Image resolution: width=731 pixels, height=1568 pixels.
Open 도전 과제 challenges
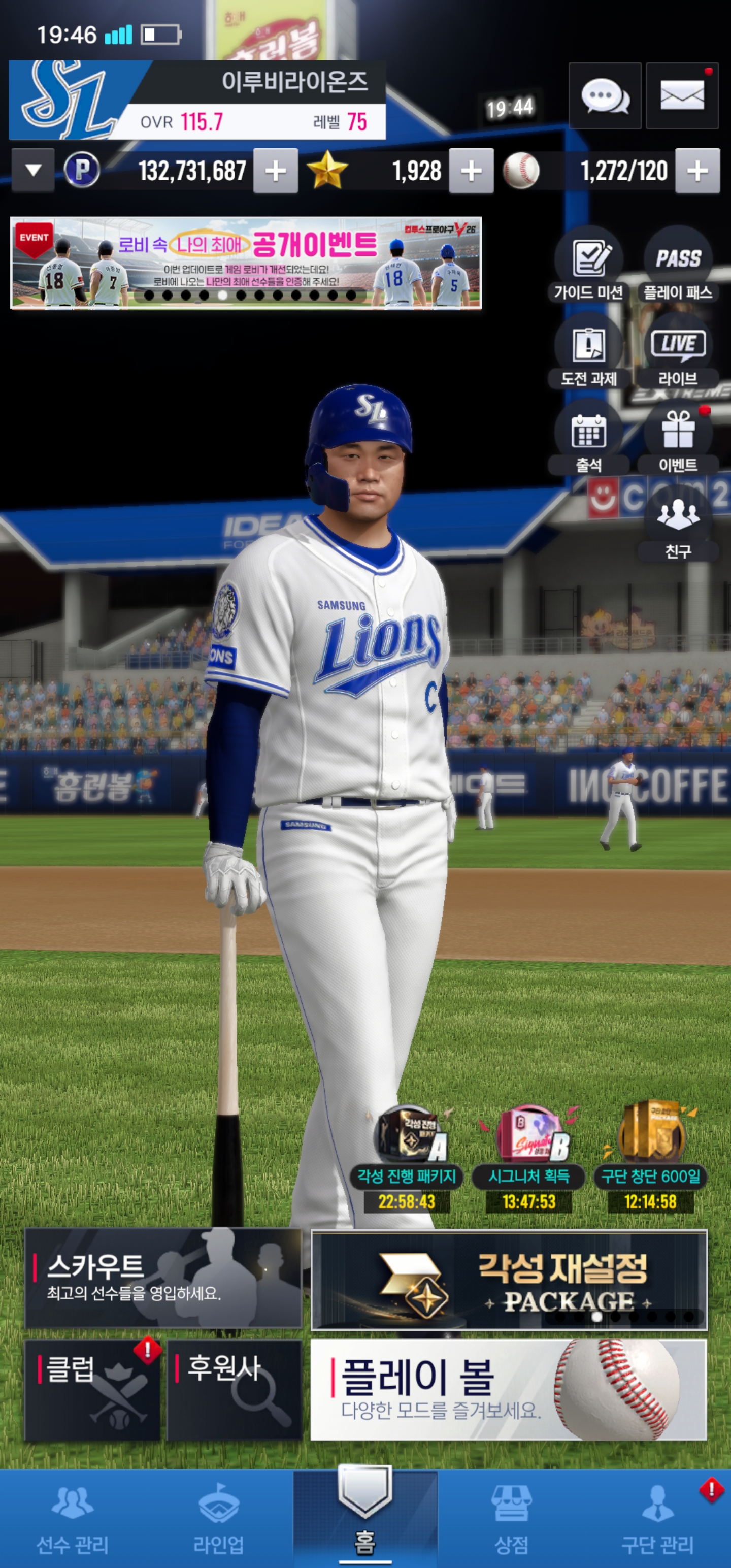tap(588, 351)
